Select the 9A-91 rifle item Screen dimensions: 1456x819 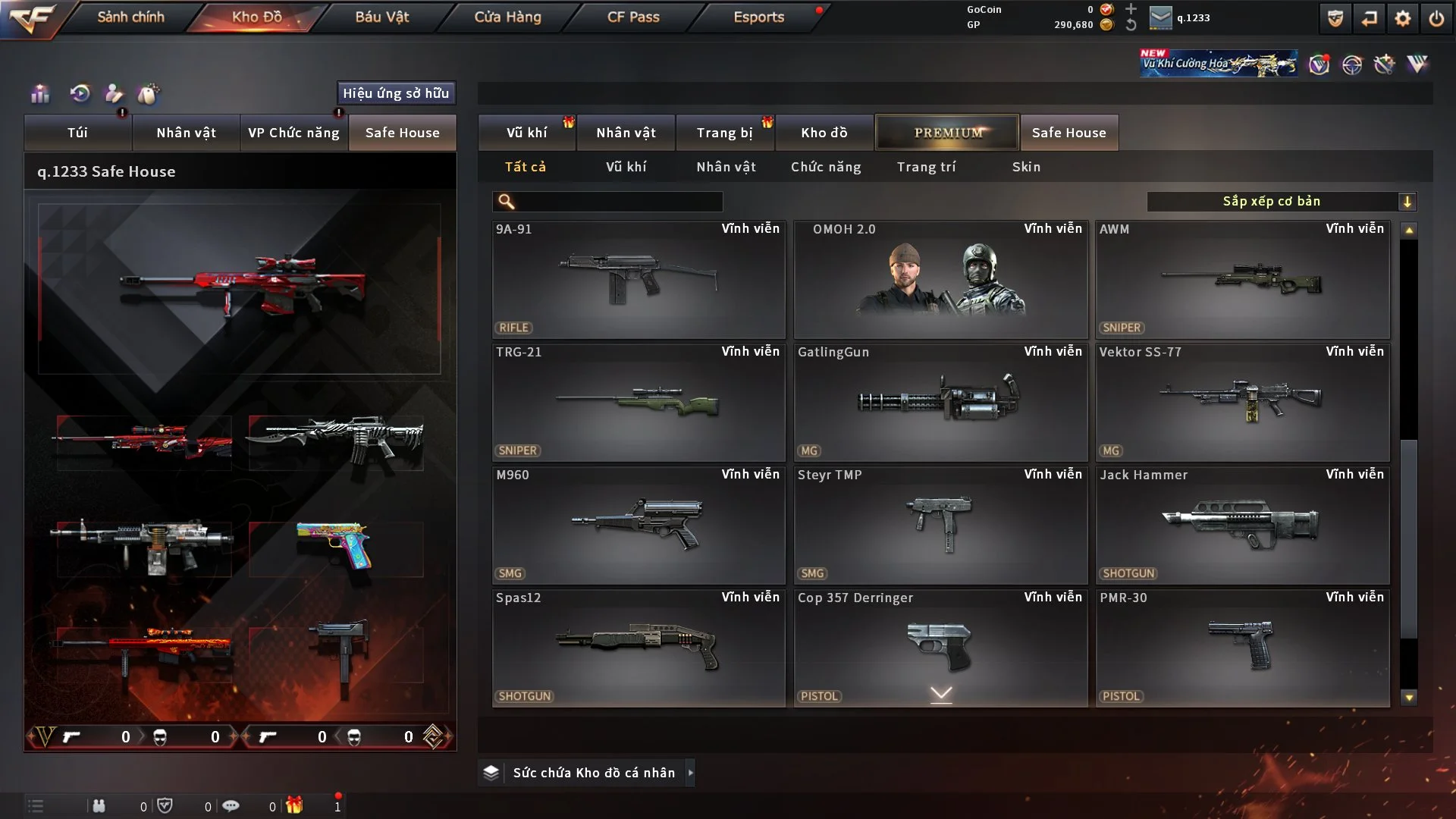(x=639, y=279)
